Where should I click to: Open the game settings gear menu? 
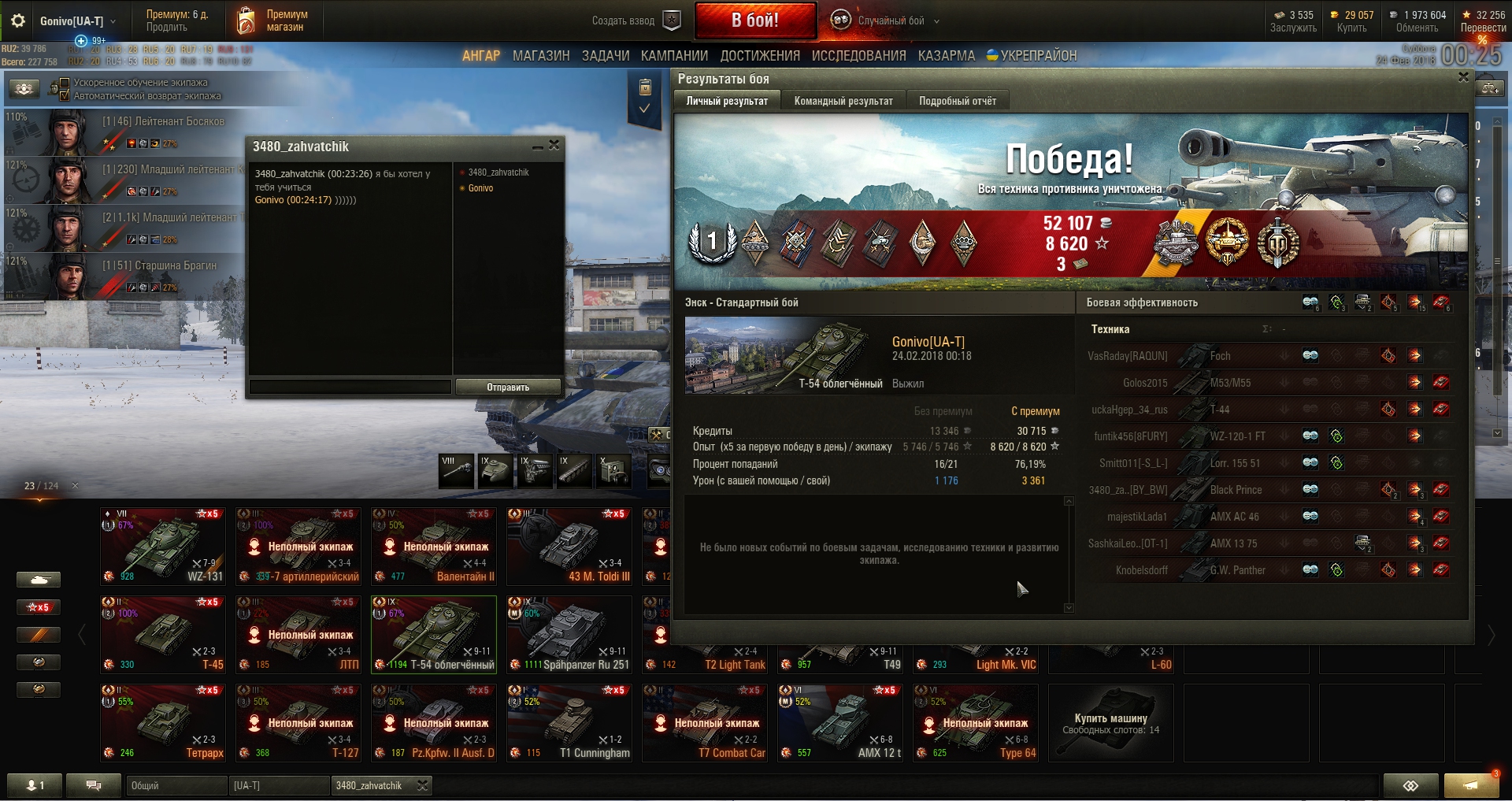[18, 21]
